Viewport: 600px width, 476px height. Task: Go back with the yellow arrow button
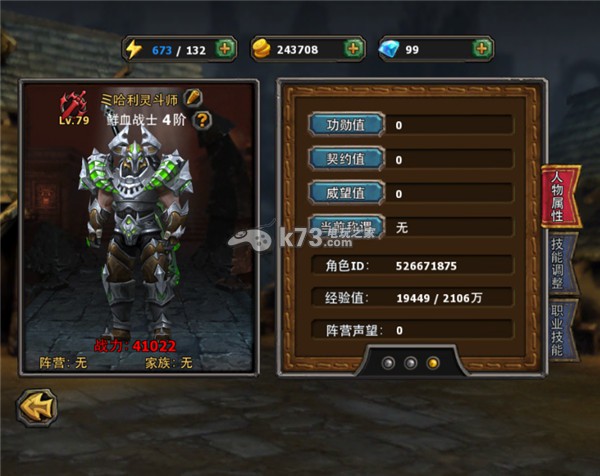tap(37, 408)
